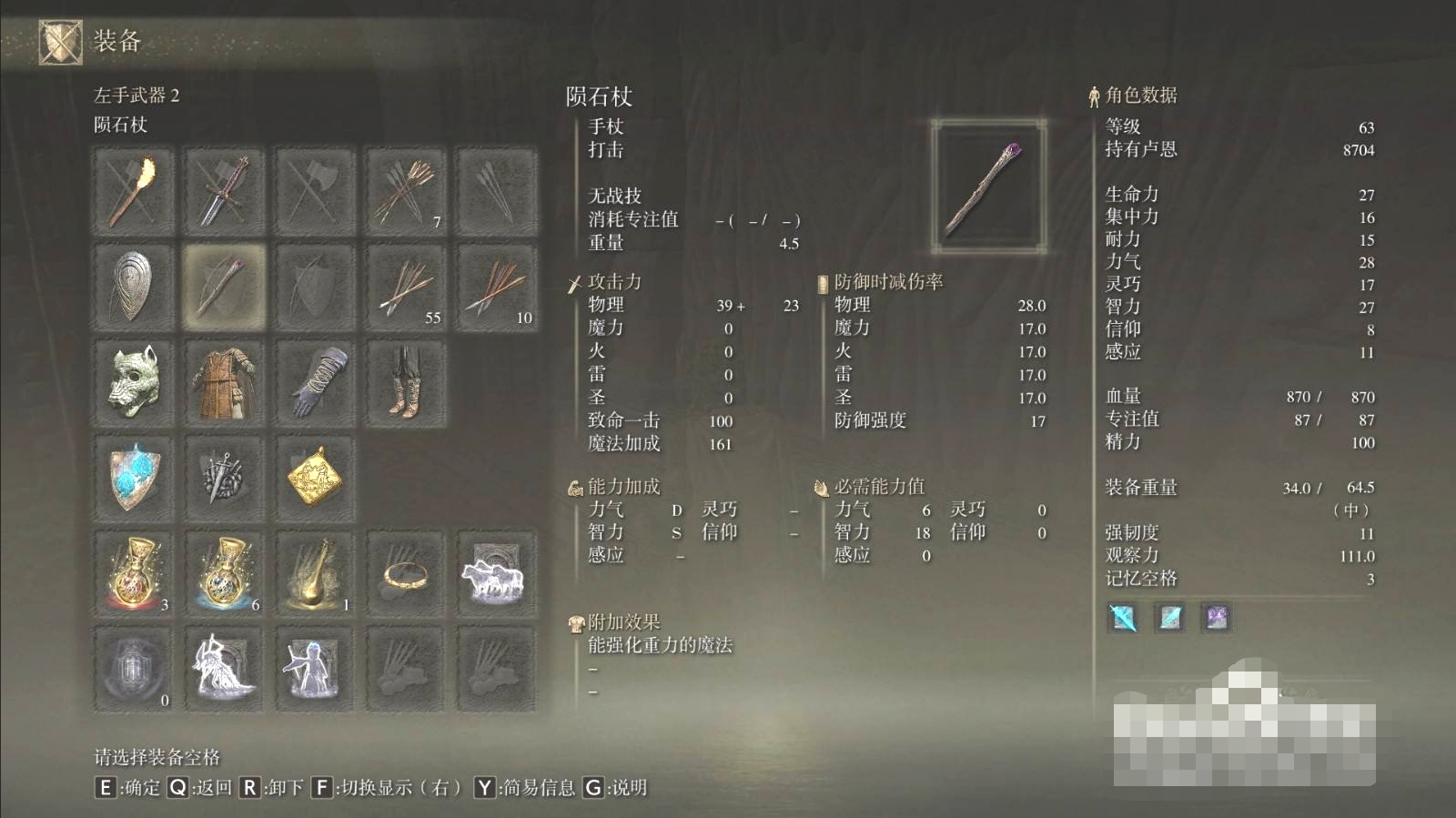Image resolution: width=1456 pixels, height=818 pixels.
Task: Select the spirit oxen ash slot
Action: pos(497,574)
